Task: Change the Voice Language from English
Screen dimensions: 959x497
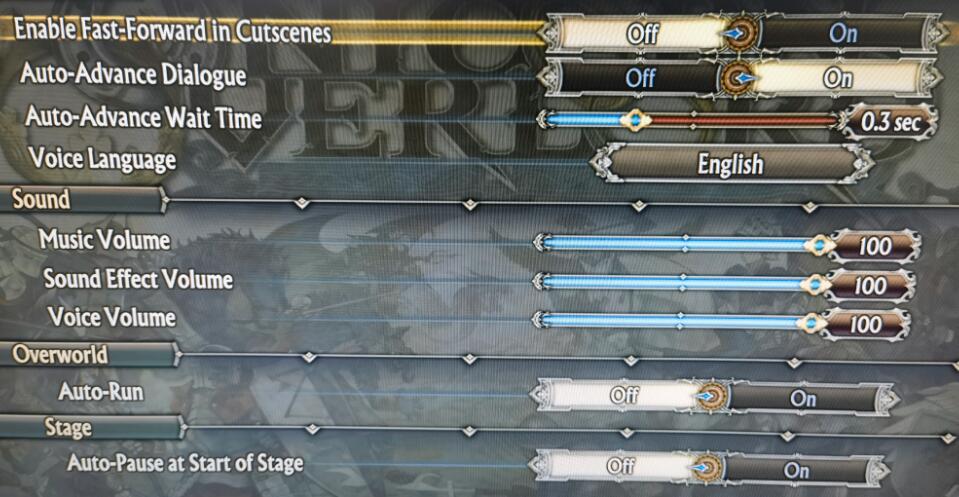Action: [730, 163]
